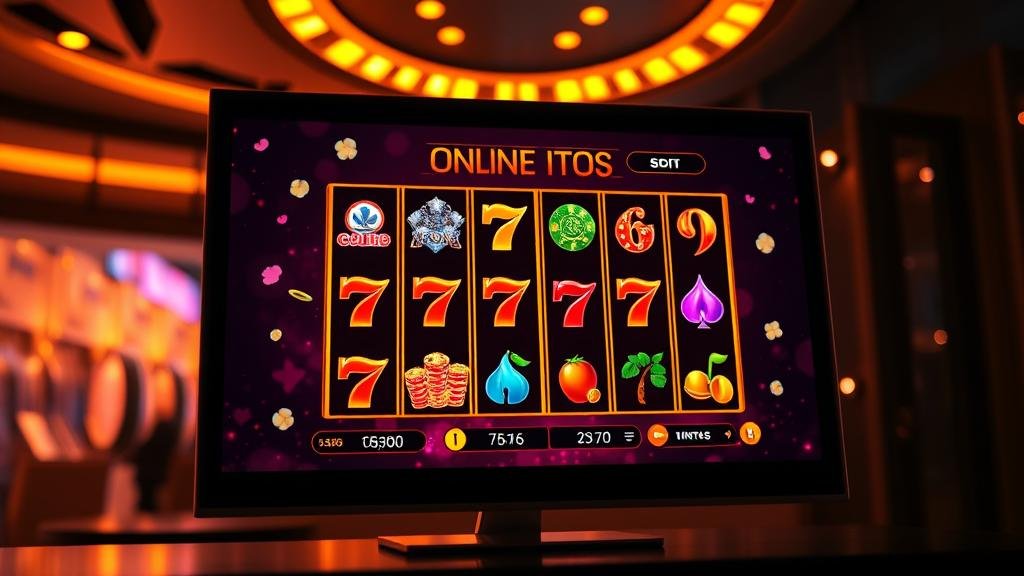
Task: Open the three-line menu beside 2370
Action: (x=629, y=436)
